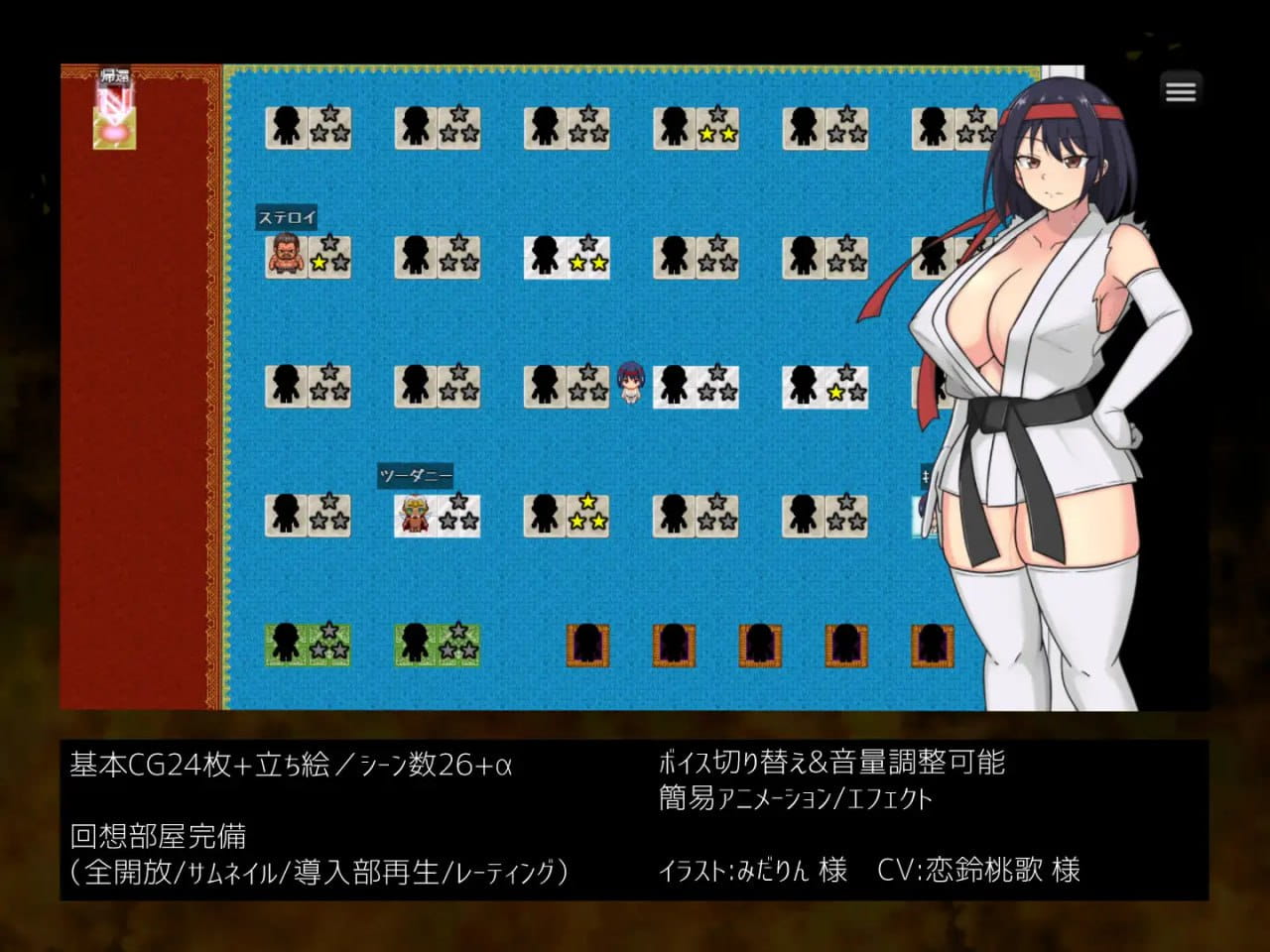Click the top-left silhouette character tile

287,127
